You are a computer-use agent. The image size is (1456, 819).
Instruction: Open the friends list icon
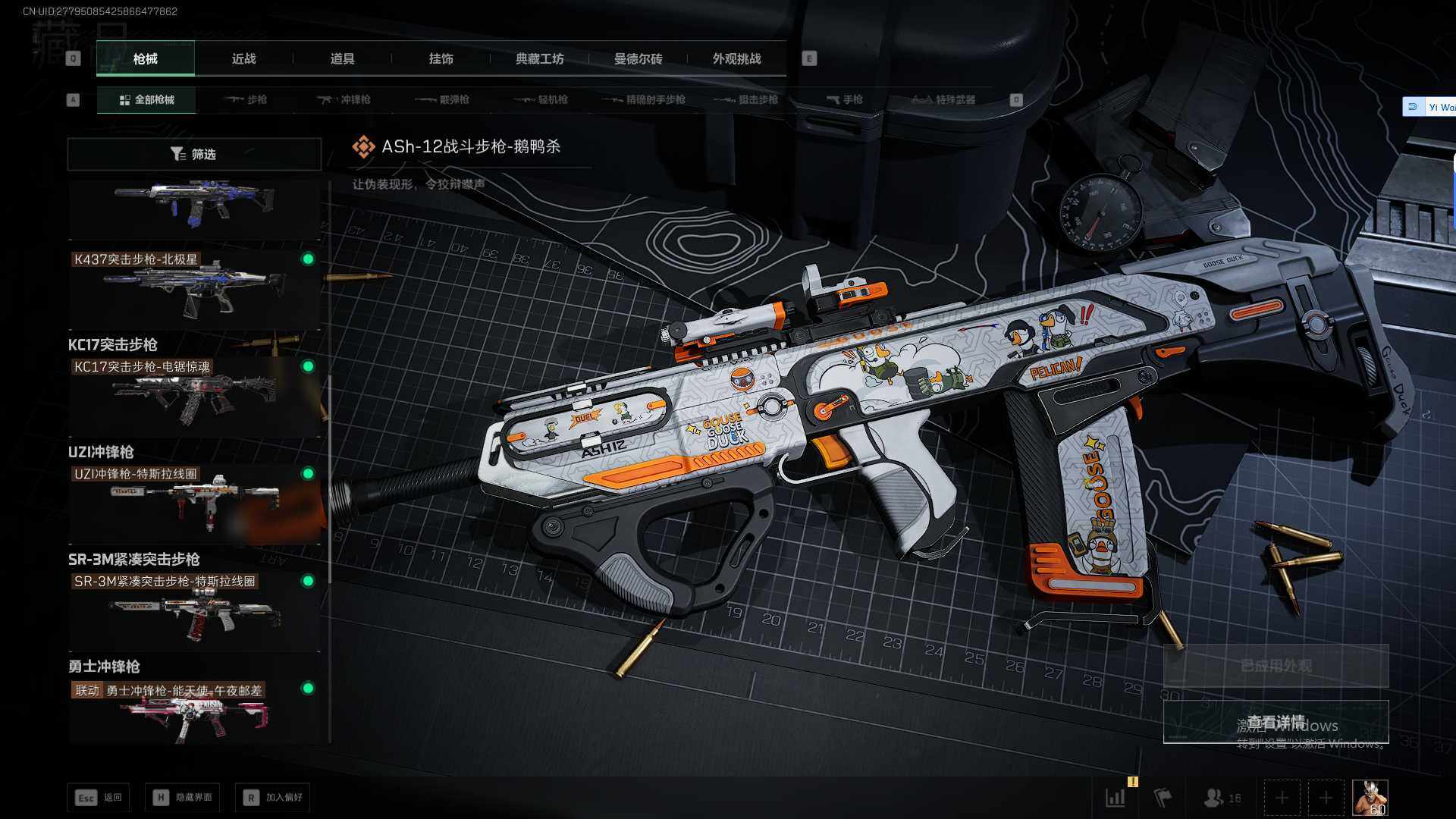click(1221, 798)
